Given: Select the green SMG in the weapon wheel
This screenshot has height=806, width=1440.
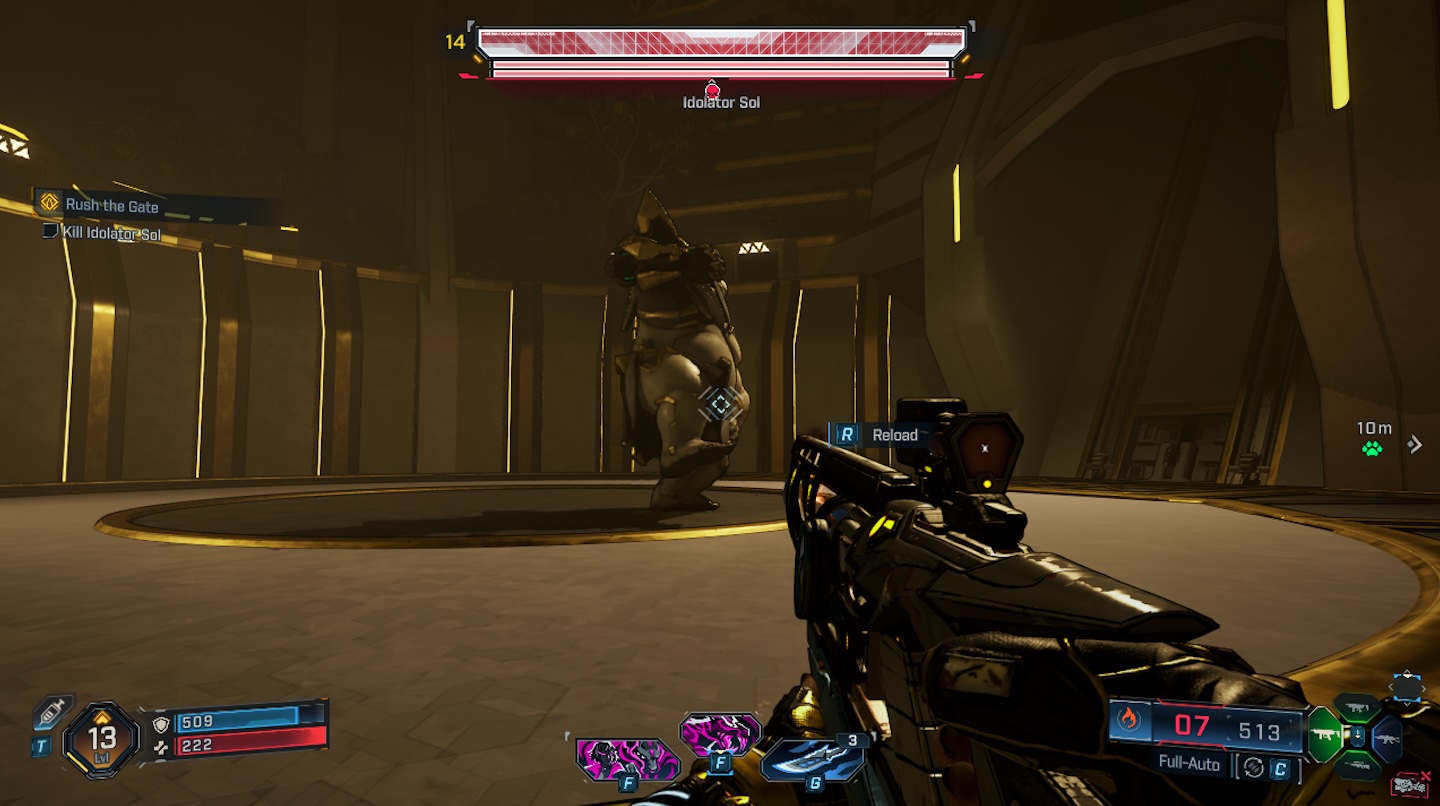Looking at the screenshot, I should pyautogui.click(x=1327, y=734).
